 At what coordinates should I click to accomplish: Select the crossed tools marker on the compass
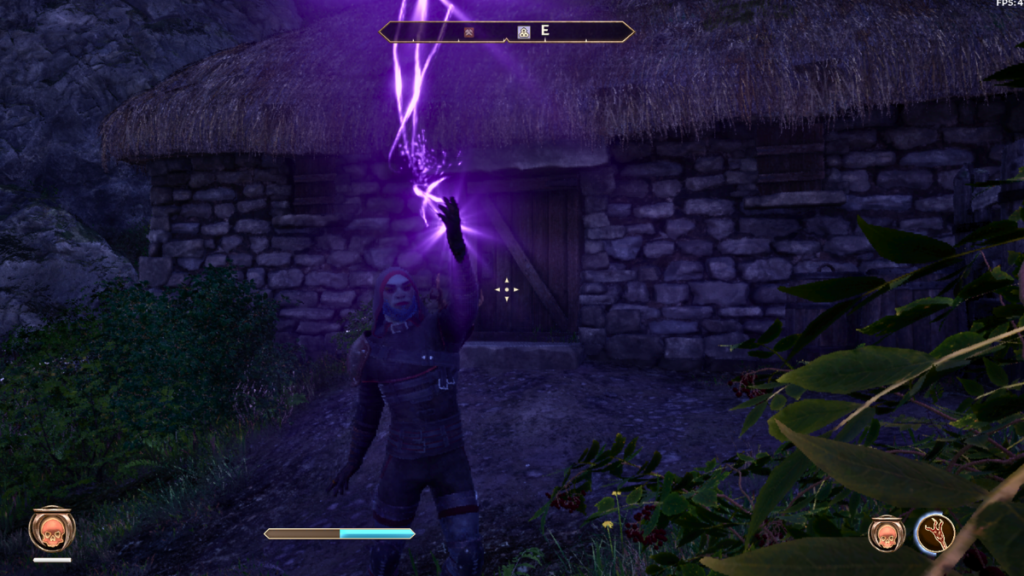tap(469, 32)
